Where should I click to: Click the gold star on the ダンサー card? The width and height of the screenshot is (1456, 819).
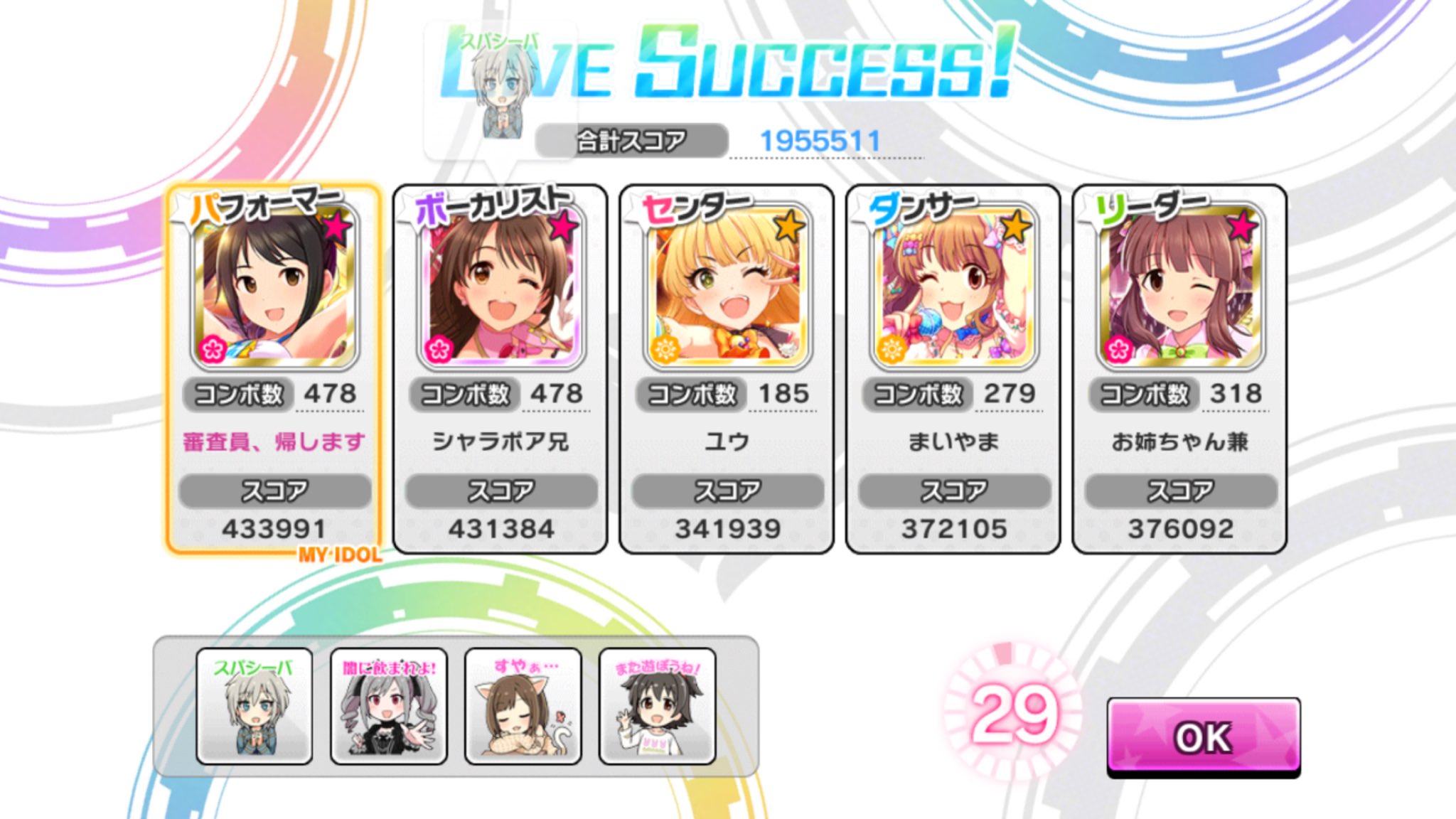coord(1018,226)
